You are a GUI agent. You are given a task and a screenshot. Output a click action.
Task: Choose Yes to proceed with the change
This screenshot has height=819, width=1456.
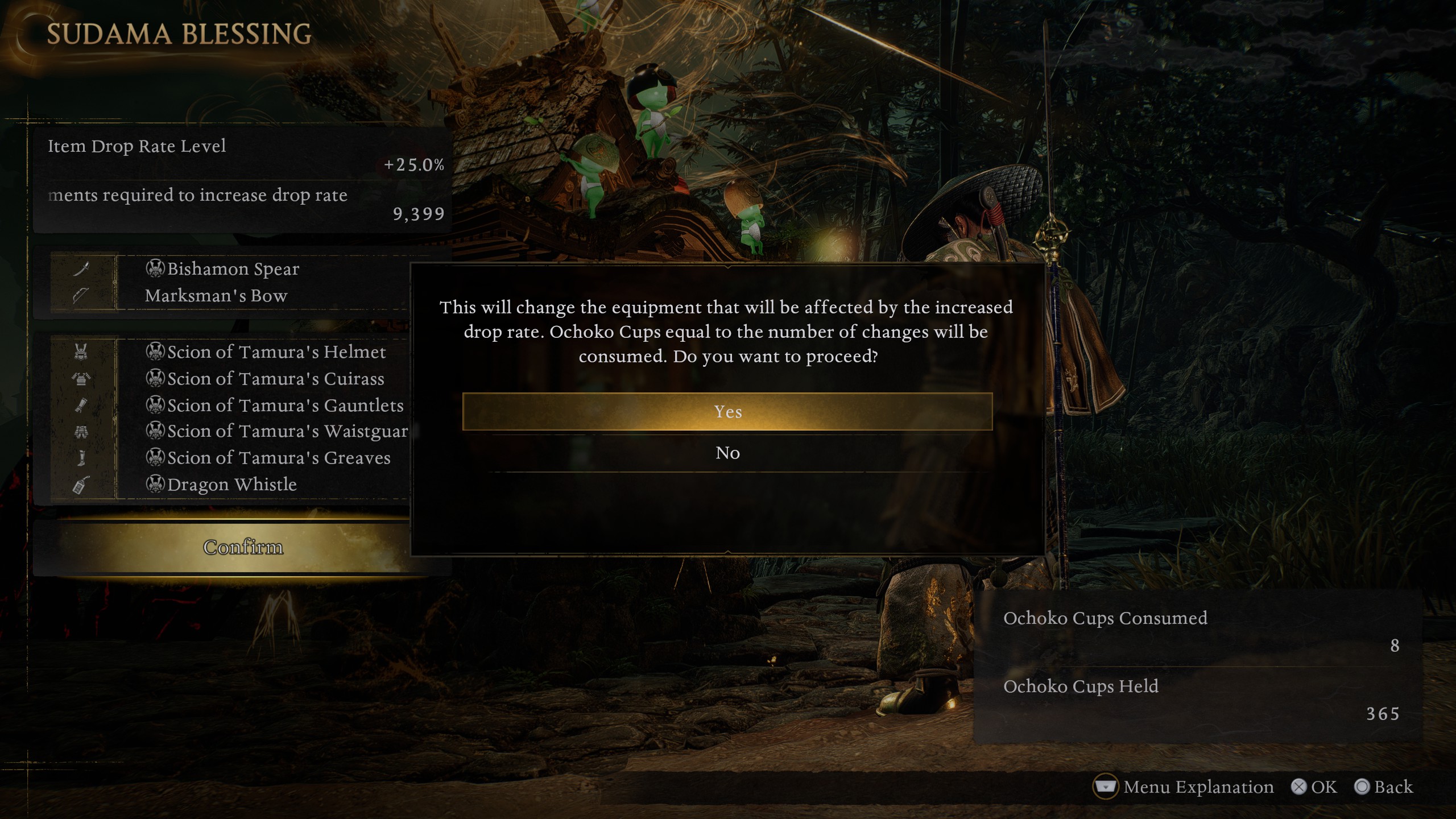point(727,411)
